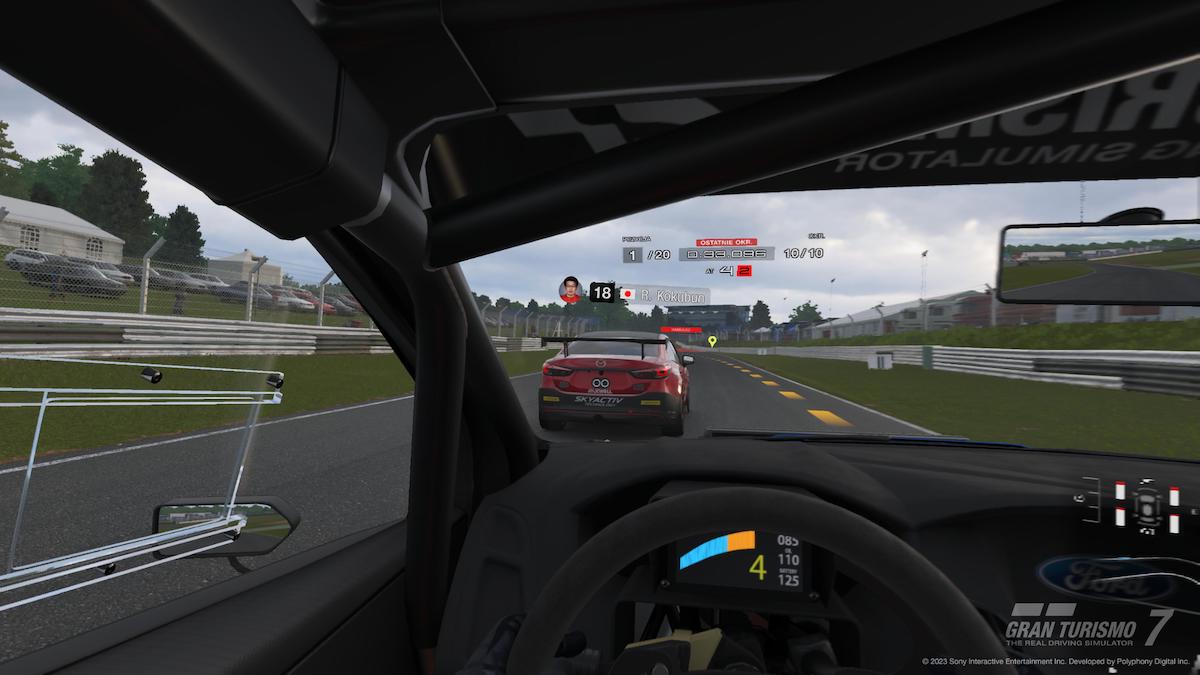This screenshot has height=675, width=1200.
Task: Click the driver portrait beside number 18
Action: coord(571,291)
